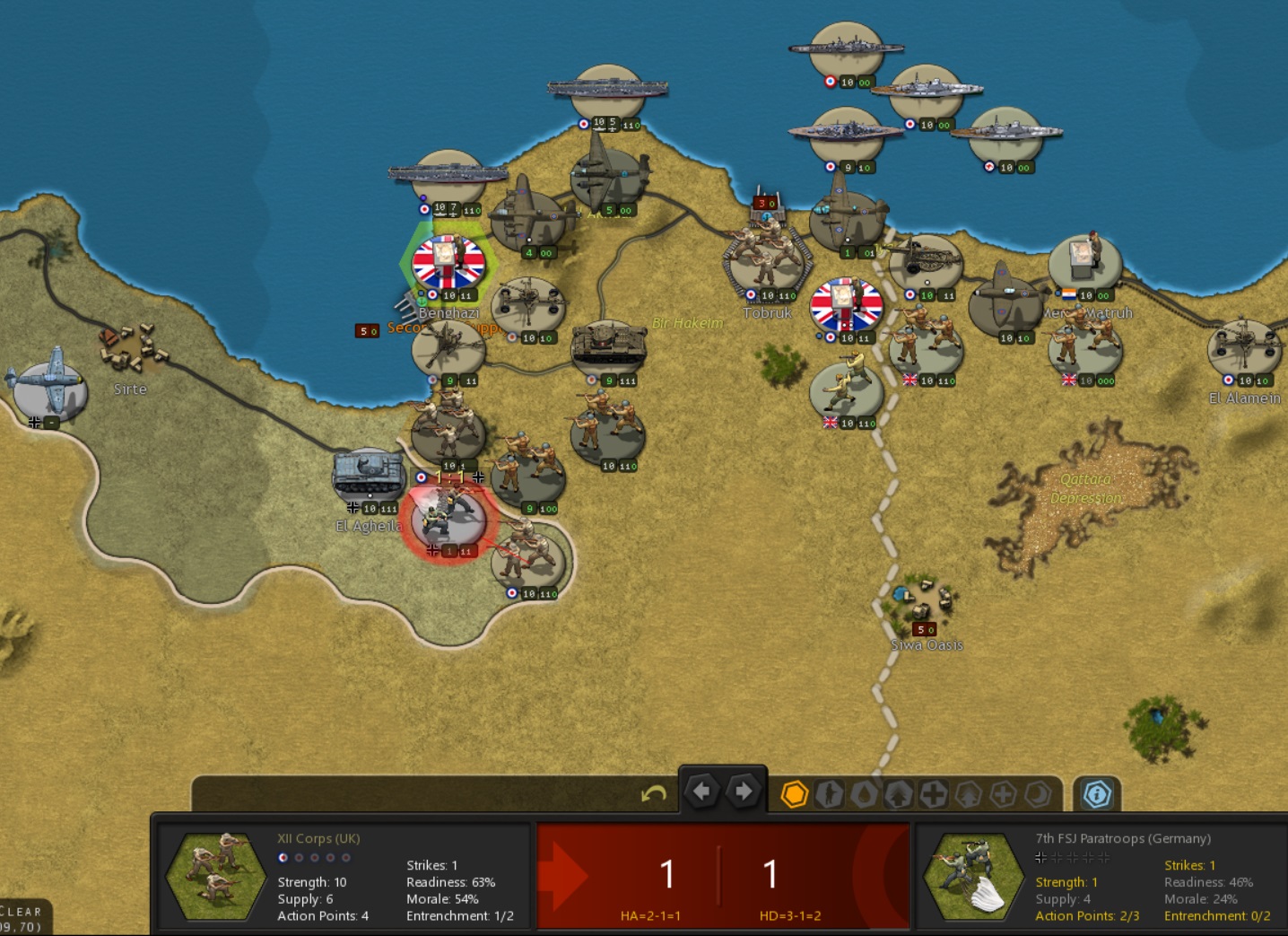Cycle to the next unit with right arrow

744,792
